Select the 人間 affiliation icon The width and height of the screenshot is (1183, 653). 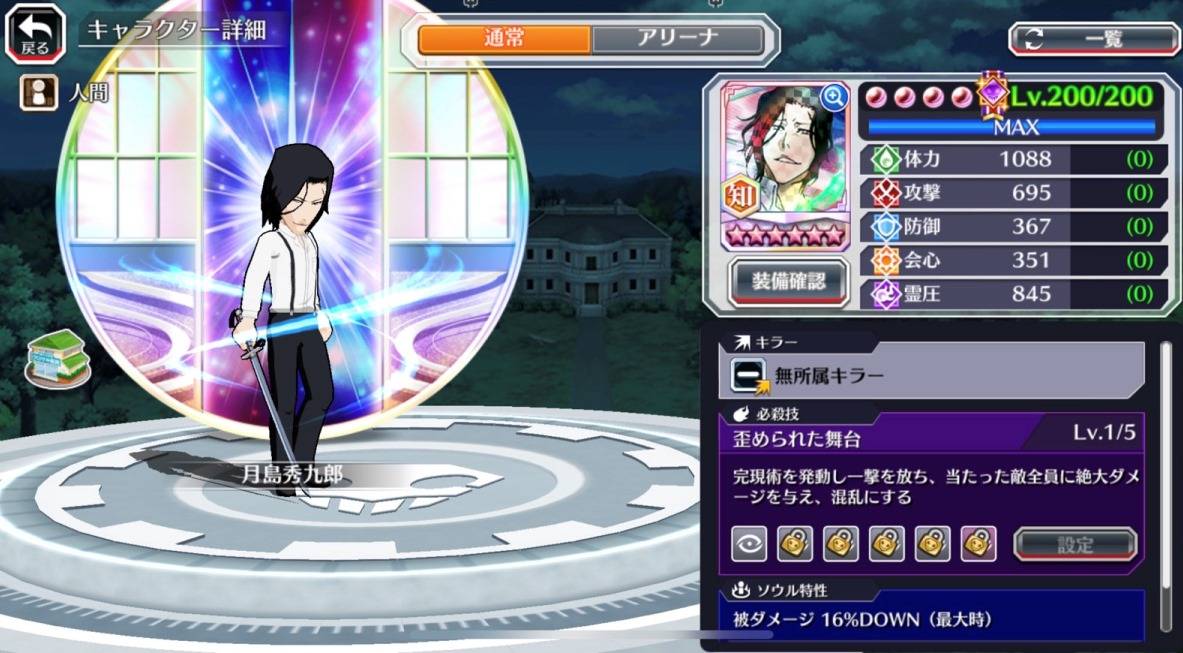[38, 94]
